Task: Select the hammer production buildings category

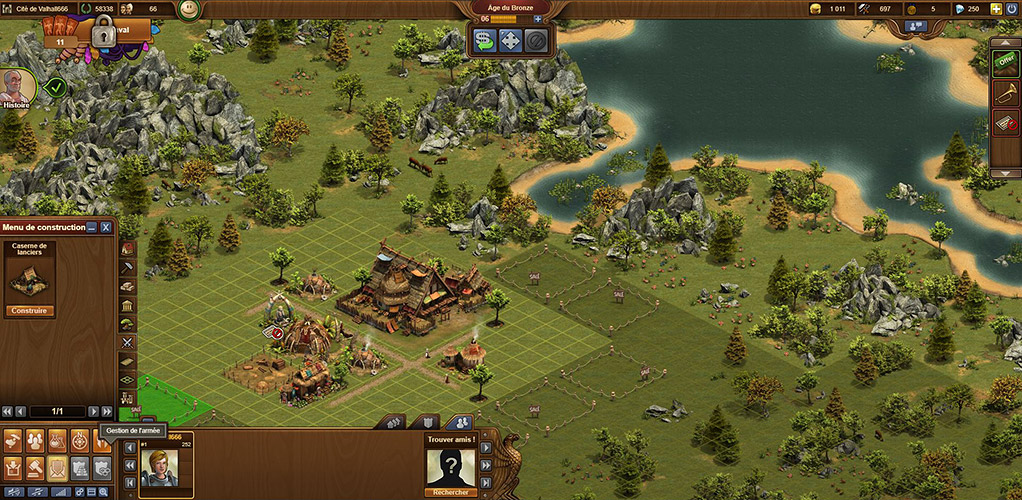Action: tap(127, 268)
